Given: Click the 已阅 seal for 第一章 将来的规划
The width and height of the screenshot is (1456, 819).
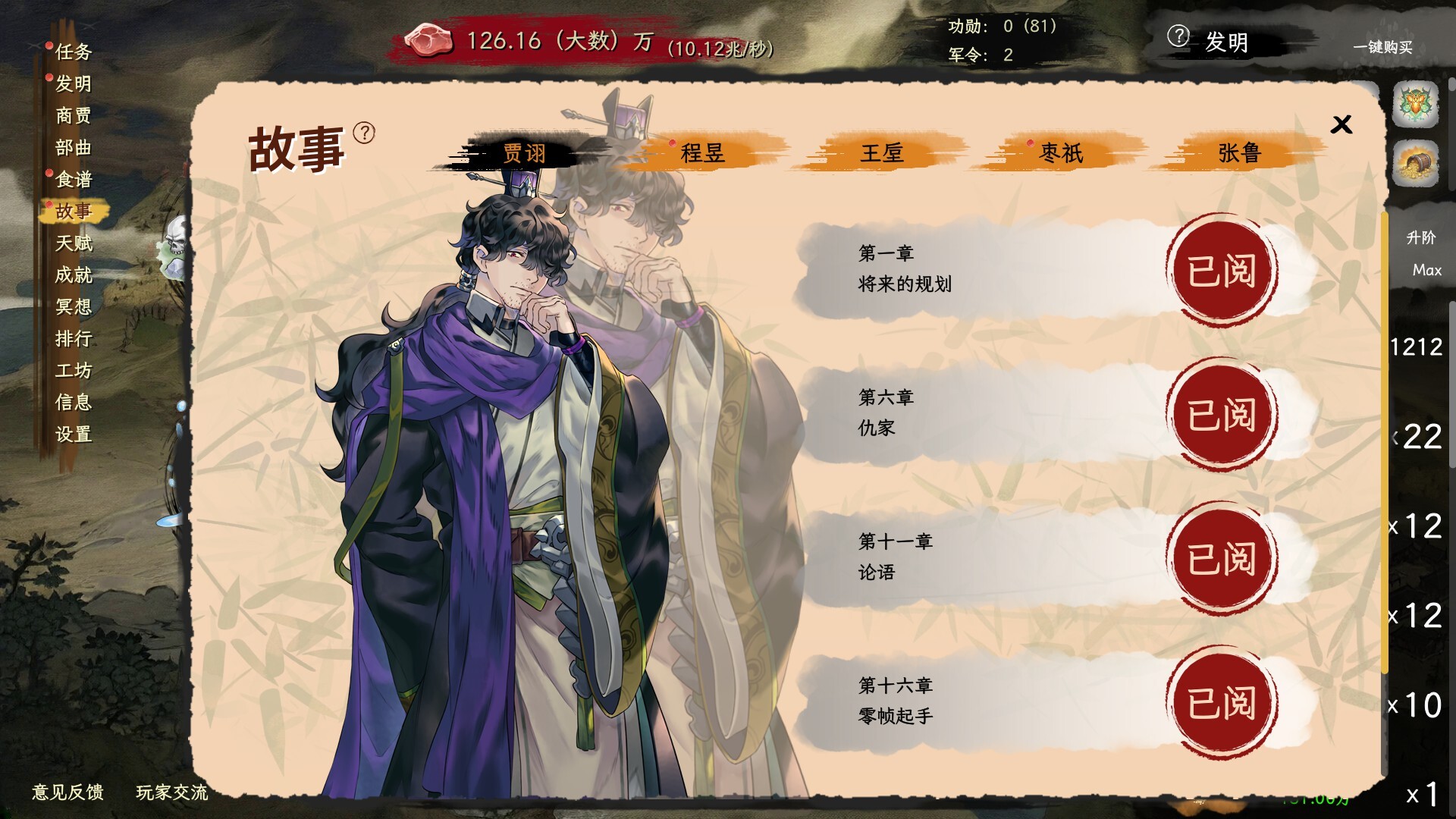Looking at the screenshot, I should click(1222, 271).
